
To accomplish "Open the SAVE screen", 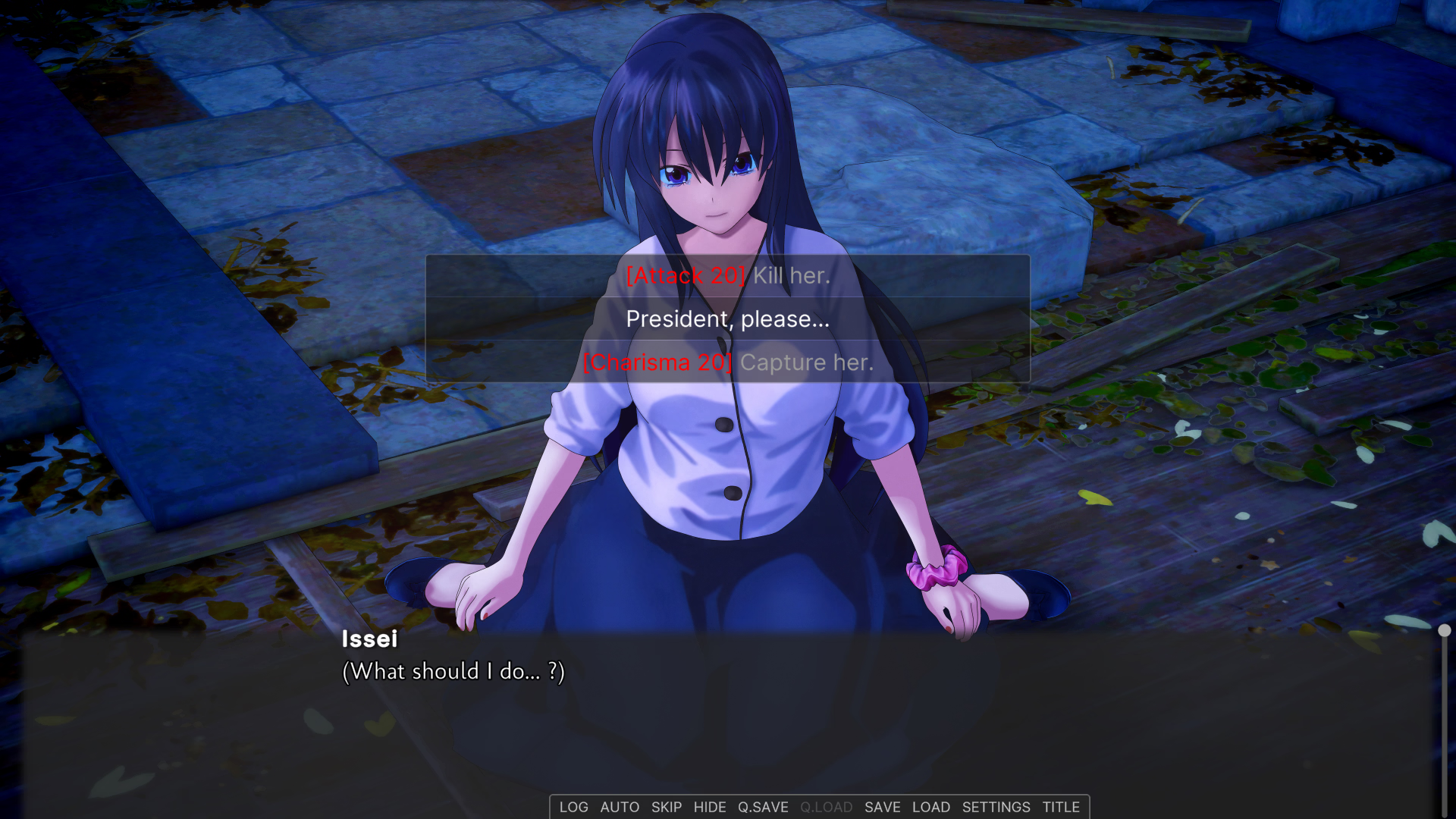I will click(883, 808).
